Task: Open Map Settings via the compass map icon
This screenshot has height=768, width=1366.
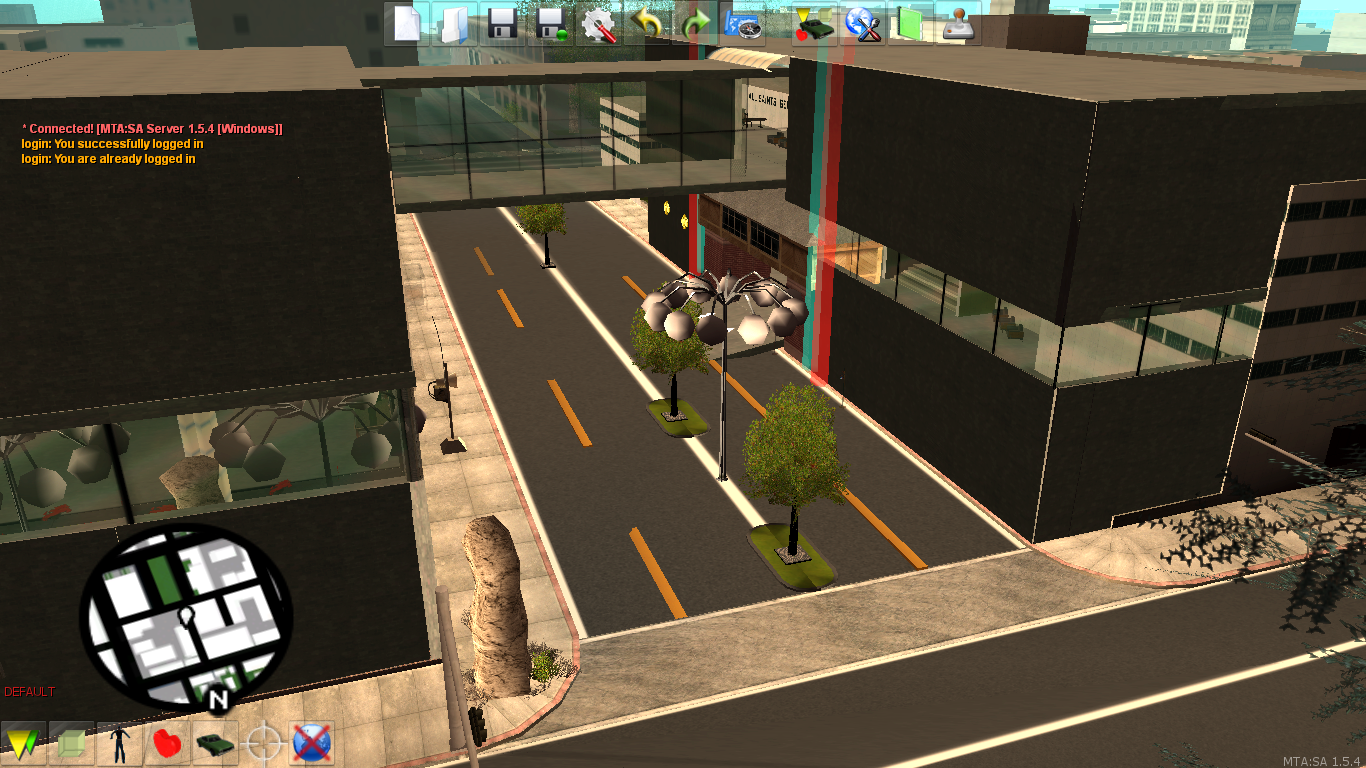Action: [742, 25]
